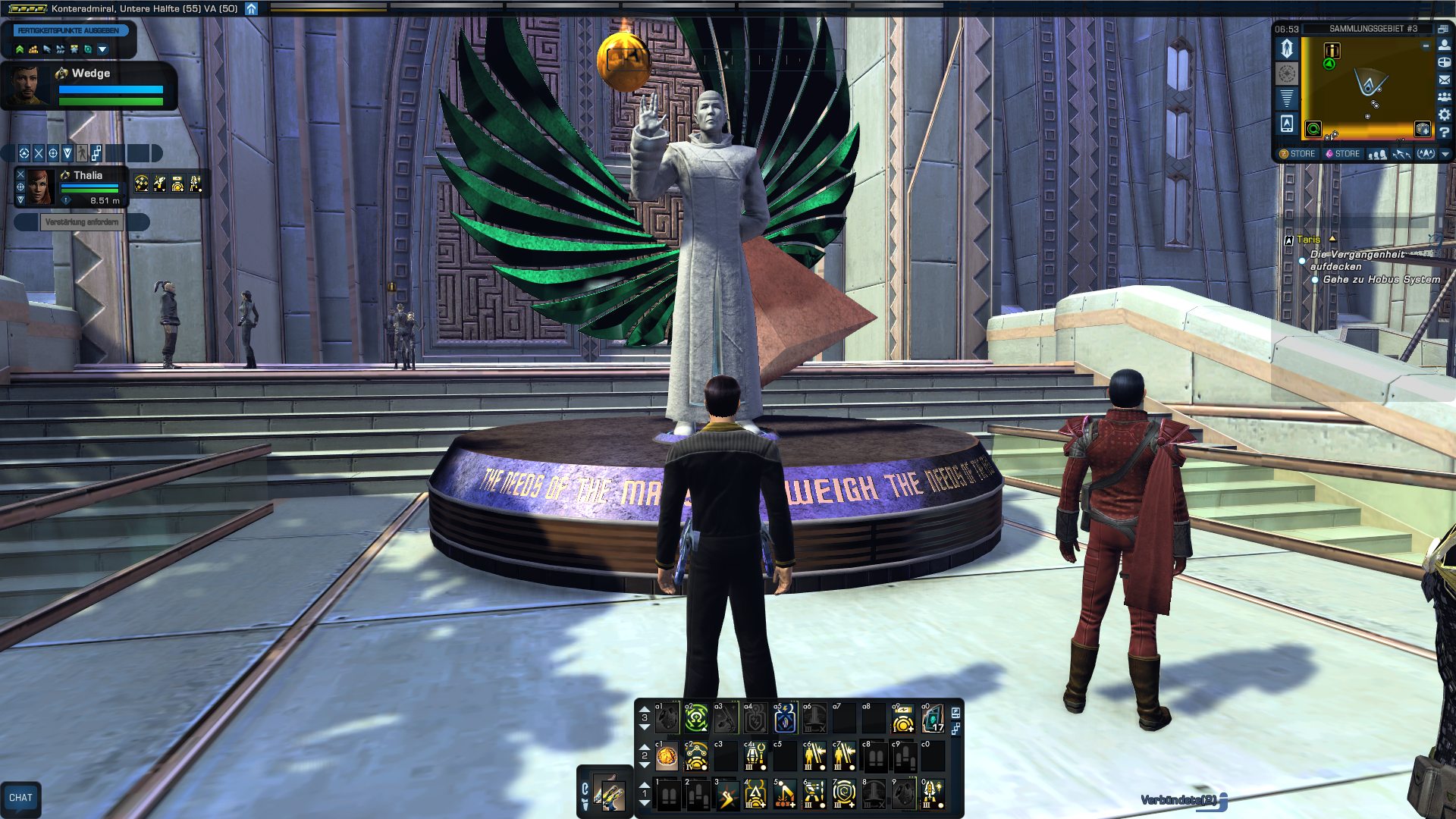Open the Taris mission tracker entry
Image resolution: width=1456 pixels, height=819 pixels.
pos(1308,240)
